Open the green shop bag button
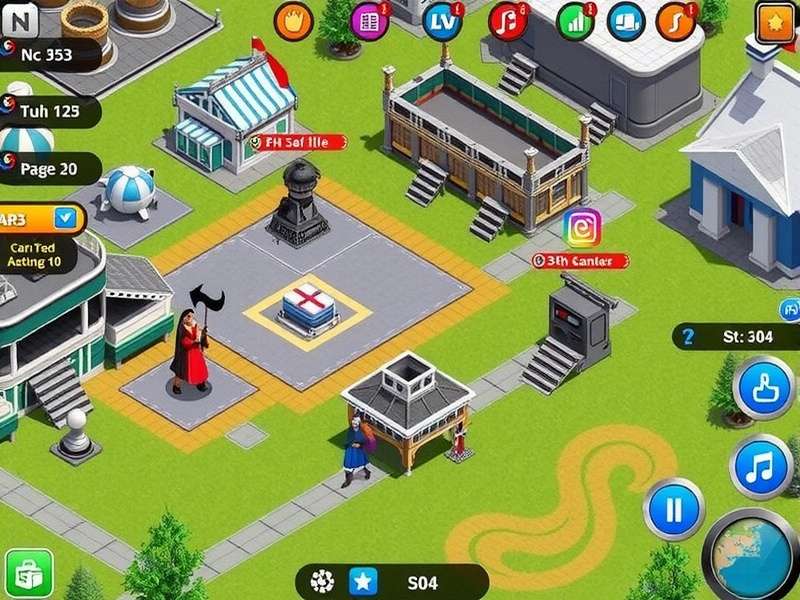Viewport: 800px width, 600px height. click(x=29, y=573)
